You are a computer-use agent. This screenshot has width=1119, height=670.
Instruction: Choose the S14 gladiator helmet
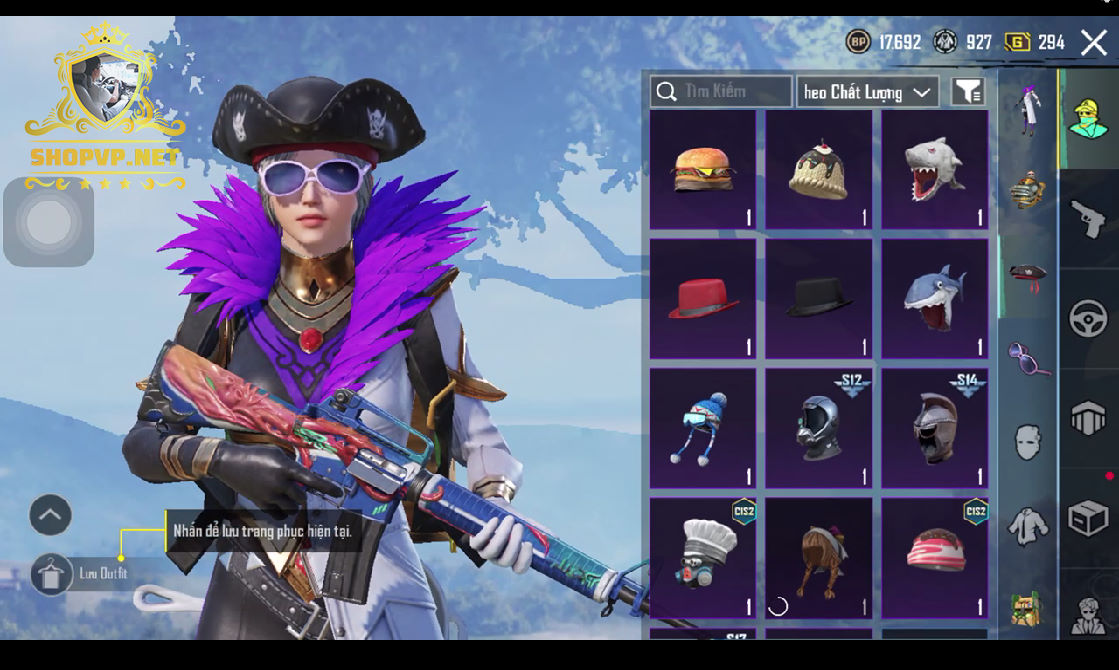click(x=934, y=428)
